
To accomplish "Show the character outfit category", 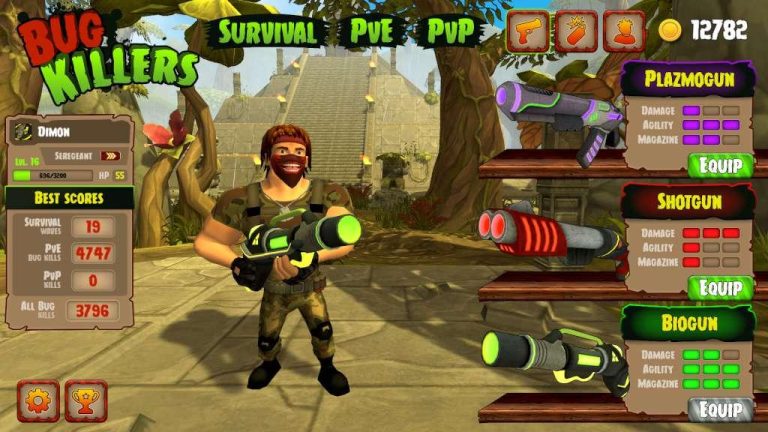I will click(x=624, y=31).
